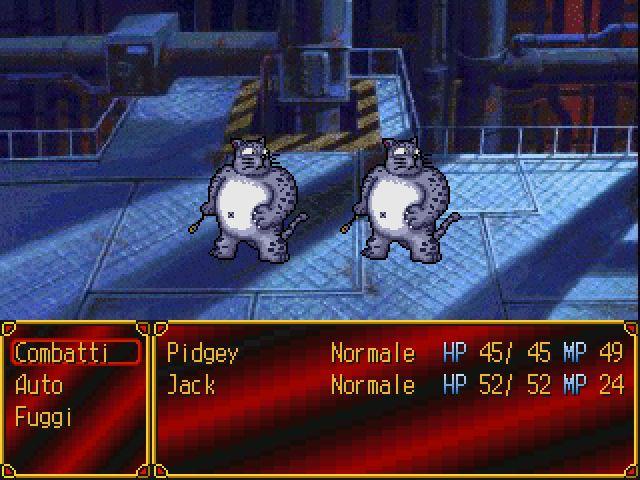Select the Combatti battle command
Image resolution: width=640 pixels, height=480 pixels.
pyautogui.click(x=74, y=353)
